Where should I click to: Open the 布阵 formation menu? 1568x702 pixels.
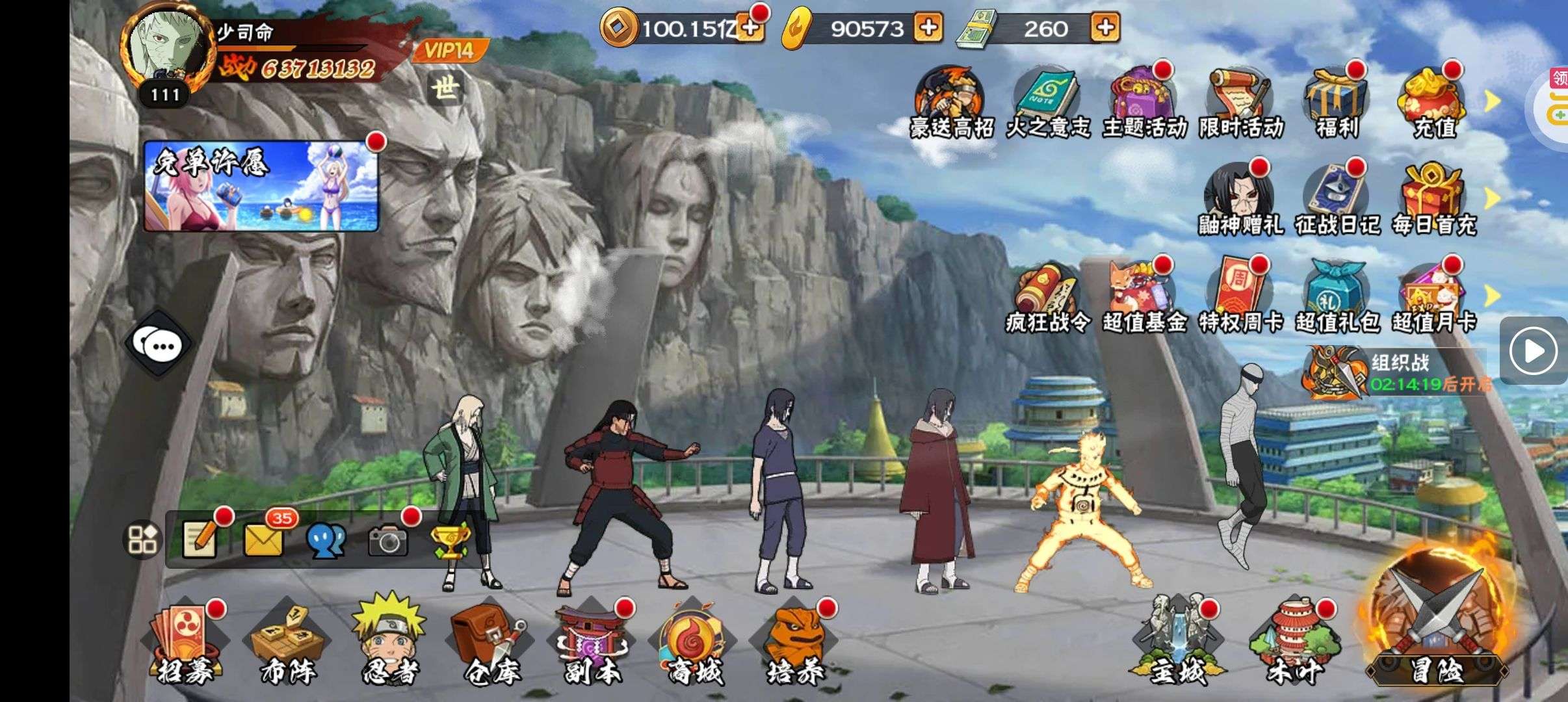pos(287,643)
